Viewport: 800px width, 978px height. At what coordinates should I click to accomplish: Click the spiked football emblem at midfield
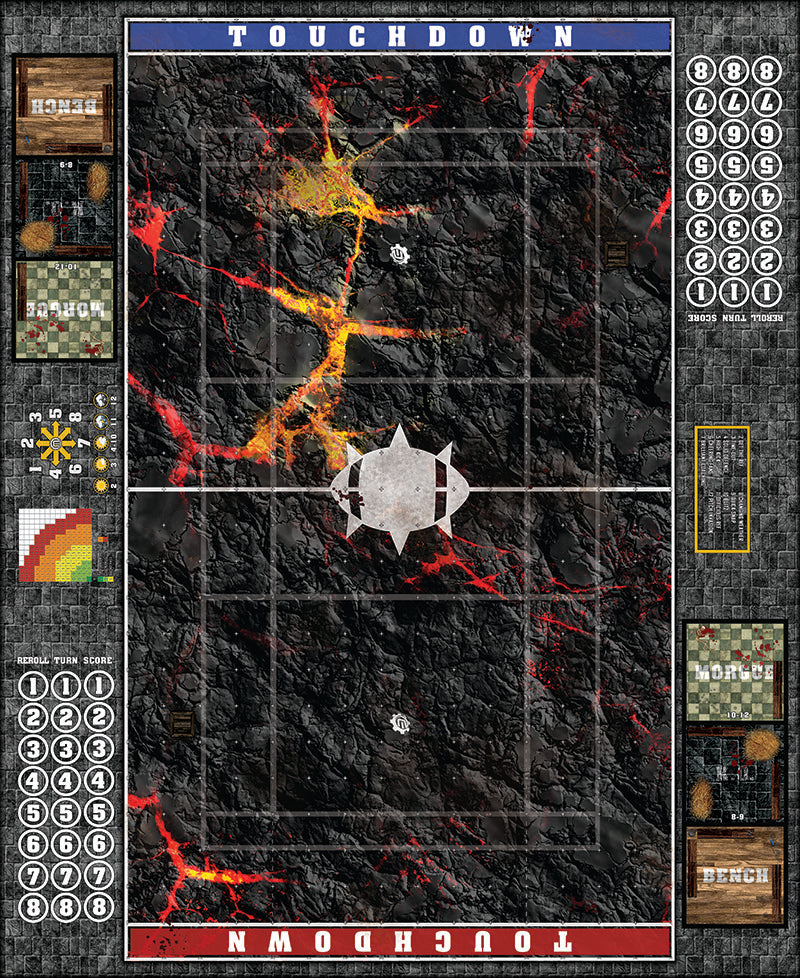pyautogui.click(x=399, y=488)
